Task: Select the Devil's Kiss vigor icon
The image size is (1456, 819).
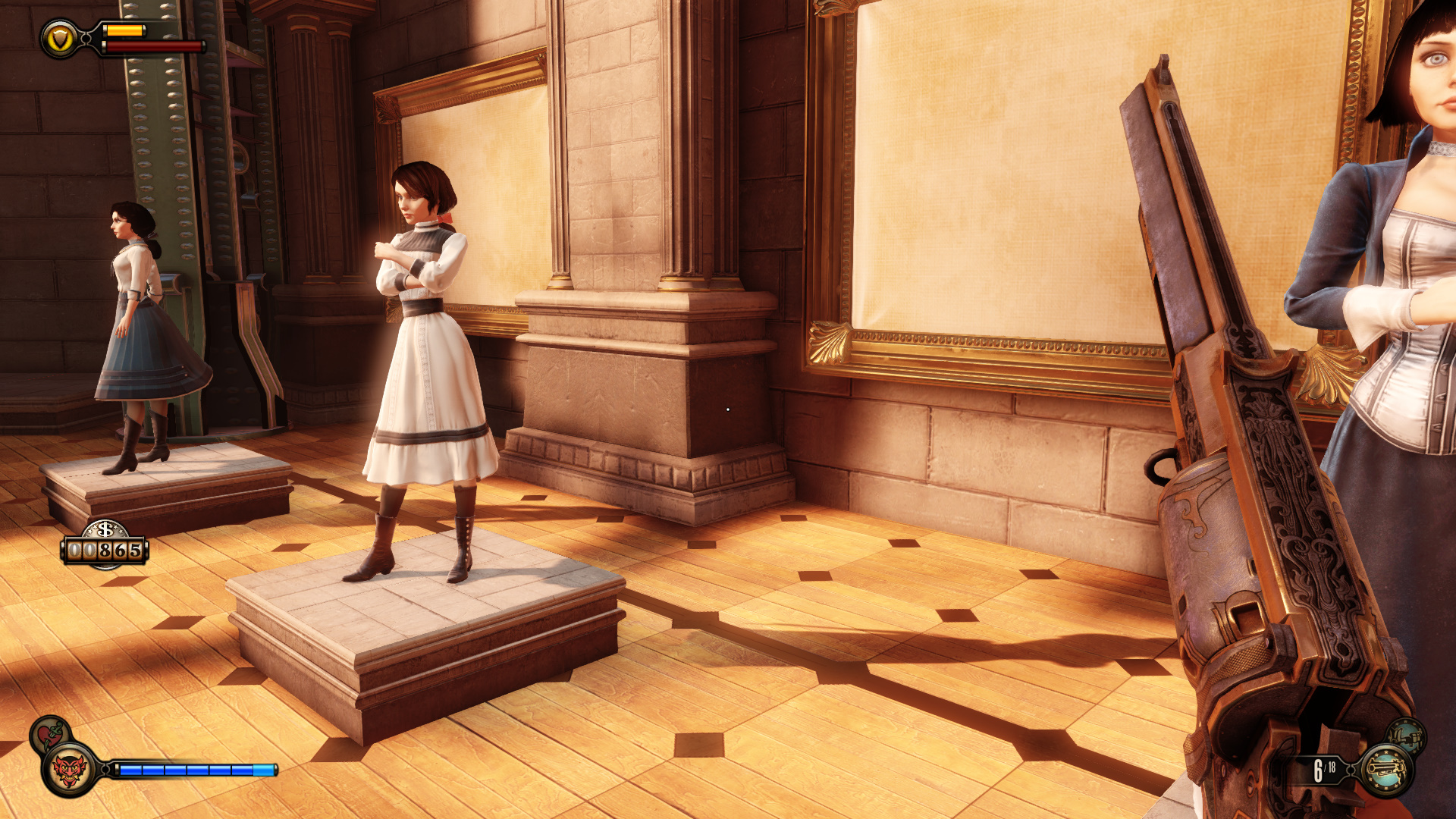Action: point(70,770)
